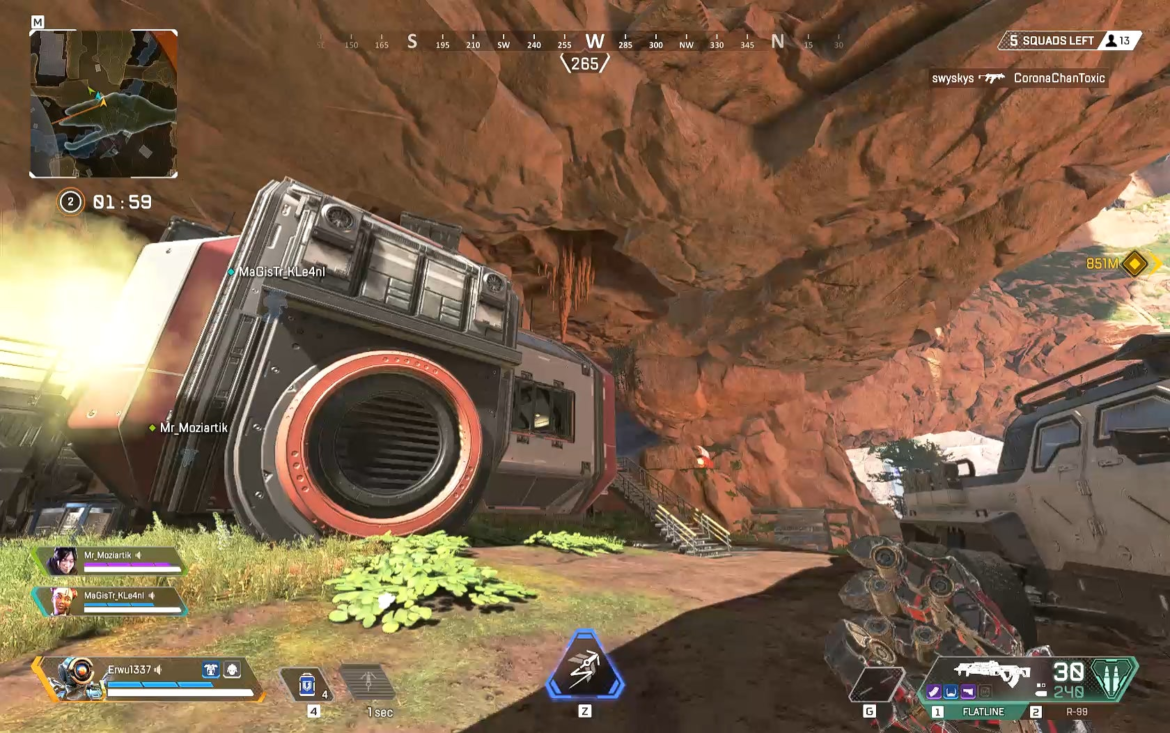Click the yellow 851M ping marker
The height and width of the screenshot is (733, 1170).
tap(1134, 264)
